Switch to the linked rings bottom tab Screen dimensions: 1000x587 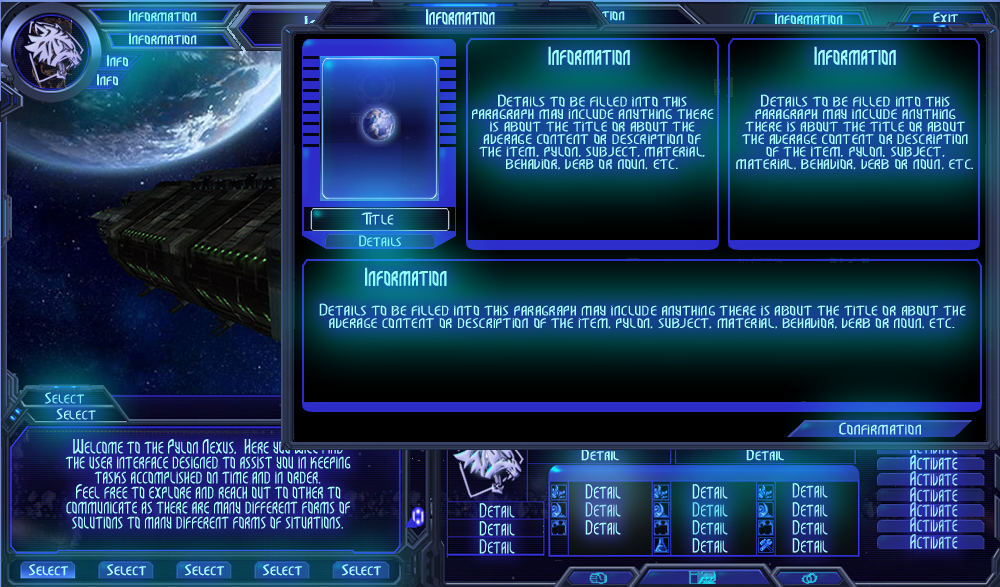tap(808, 578)
